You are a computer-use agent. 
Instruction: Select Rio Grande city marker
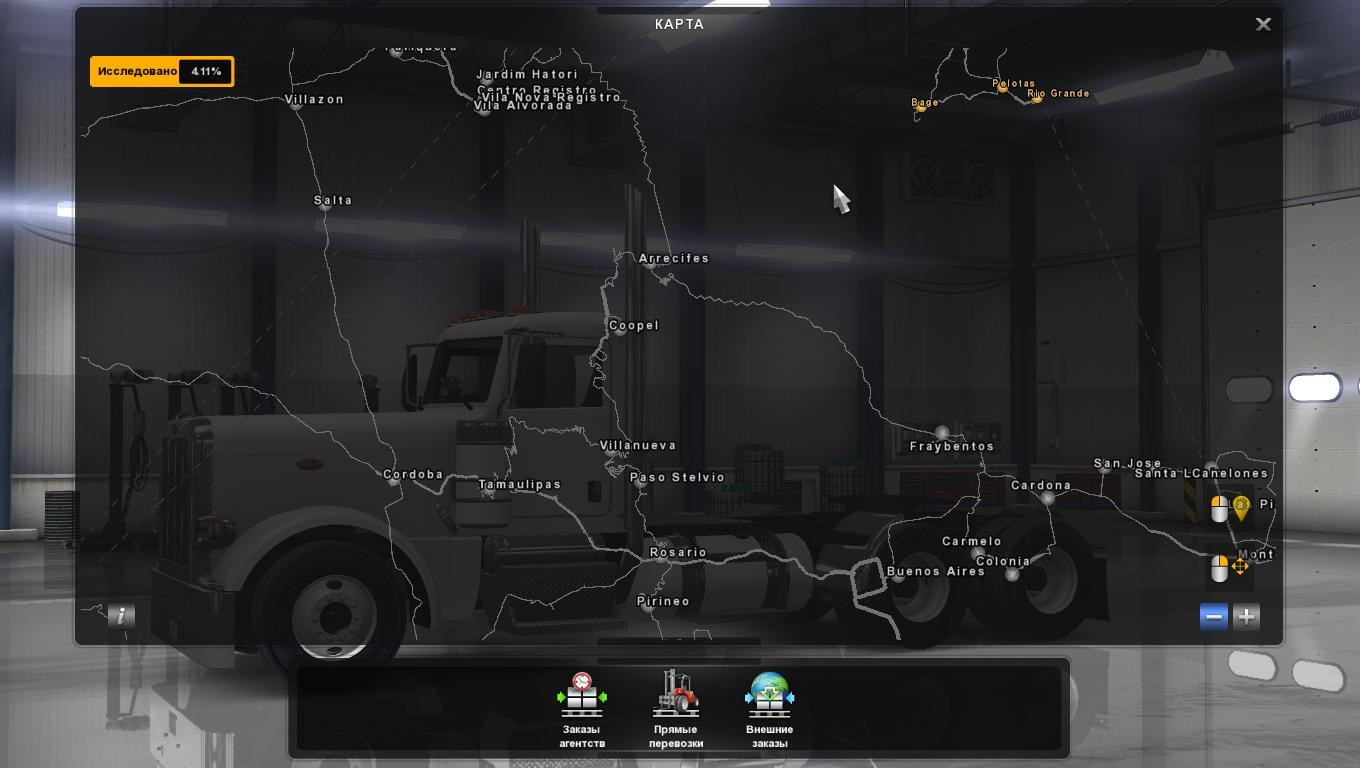click(1036, 98)
